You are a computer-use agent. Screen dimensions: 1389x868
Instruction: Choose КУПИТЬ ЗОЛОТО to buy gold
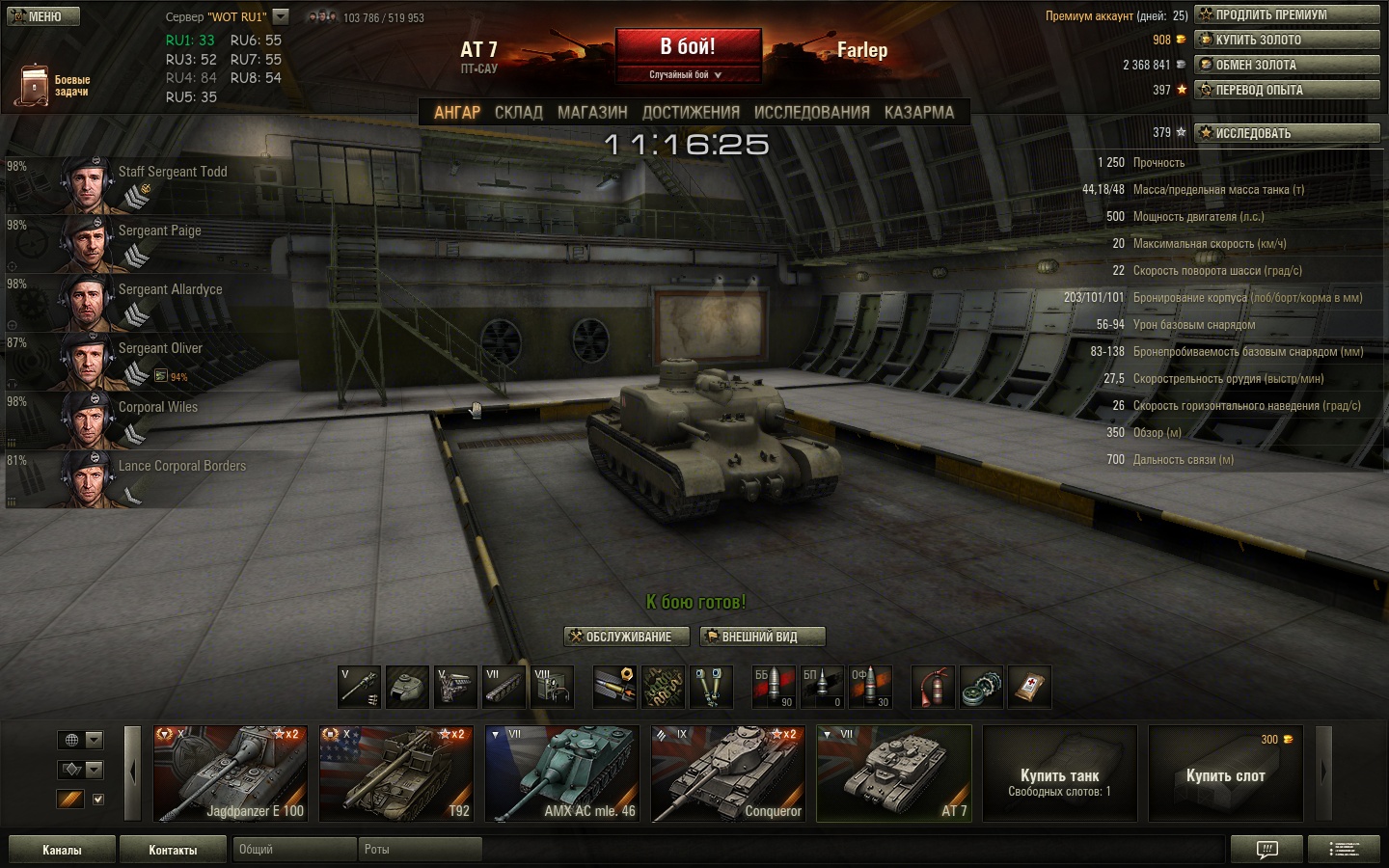(1287, 40)
